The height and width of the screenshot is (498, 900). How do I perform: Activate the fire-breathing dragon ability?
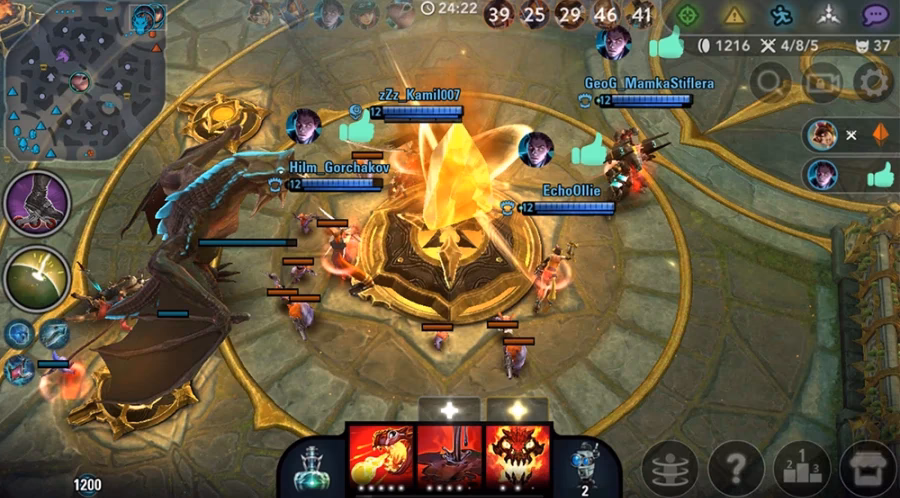pos(380,456)
